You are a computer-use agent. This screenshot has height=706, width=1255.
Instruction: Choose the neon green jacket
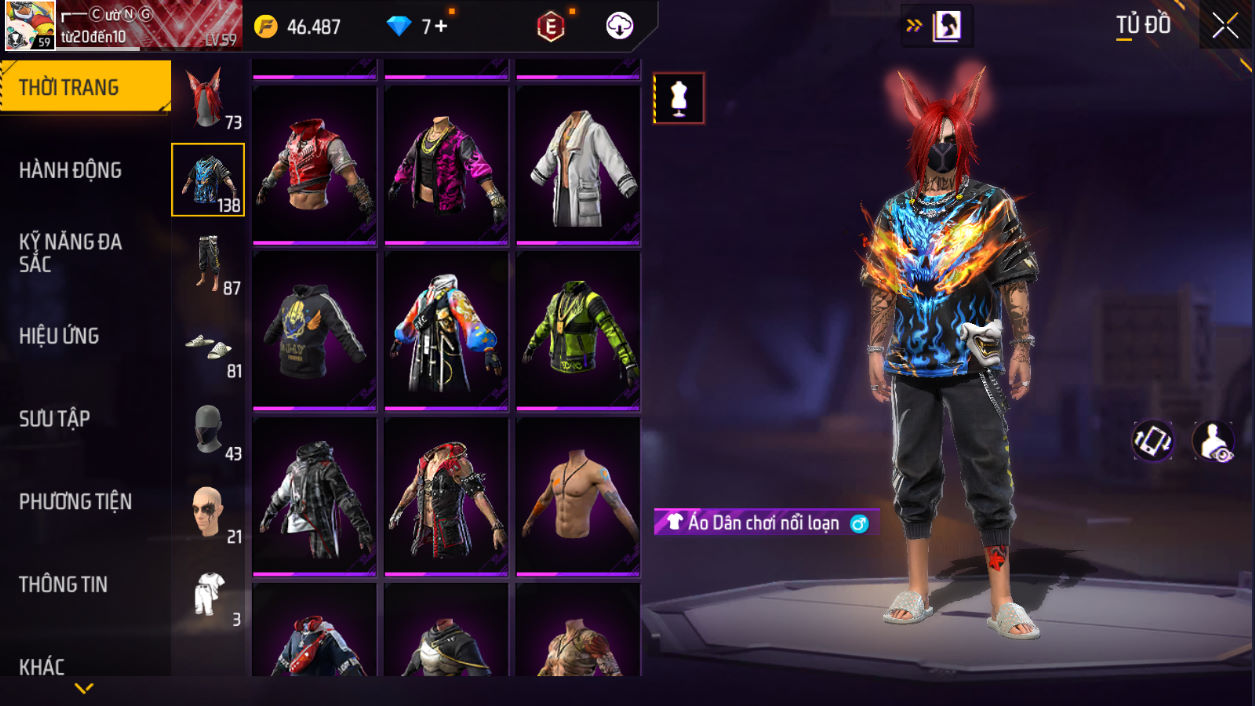pos(578,330)
